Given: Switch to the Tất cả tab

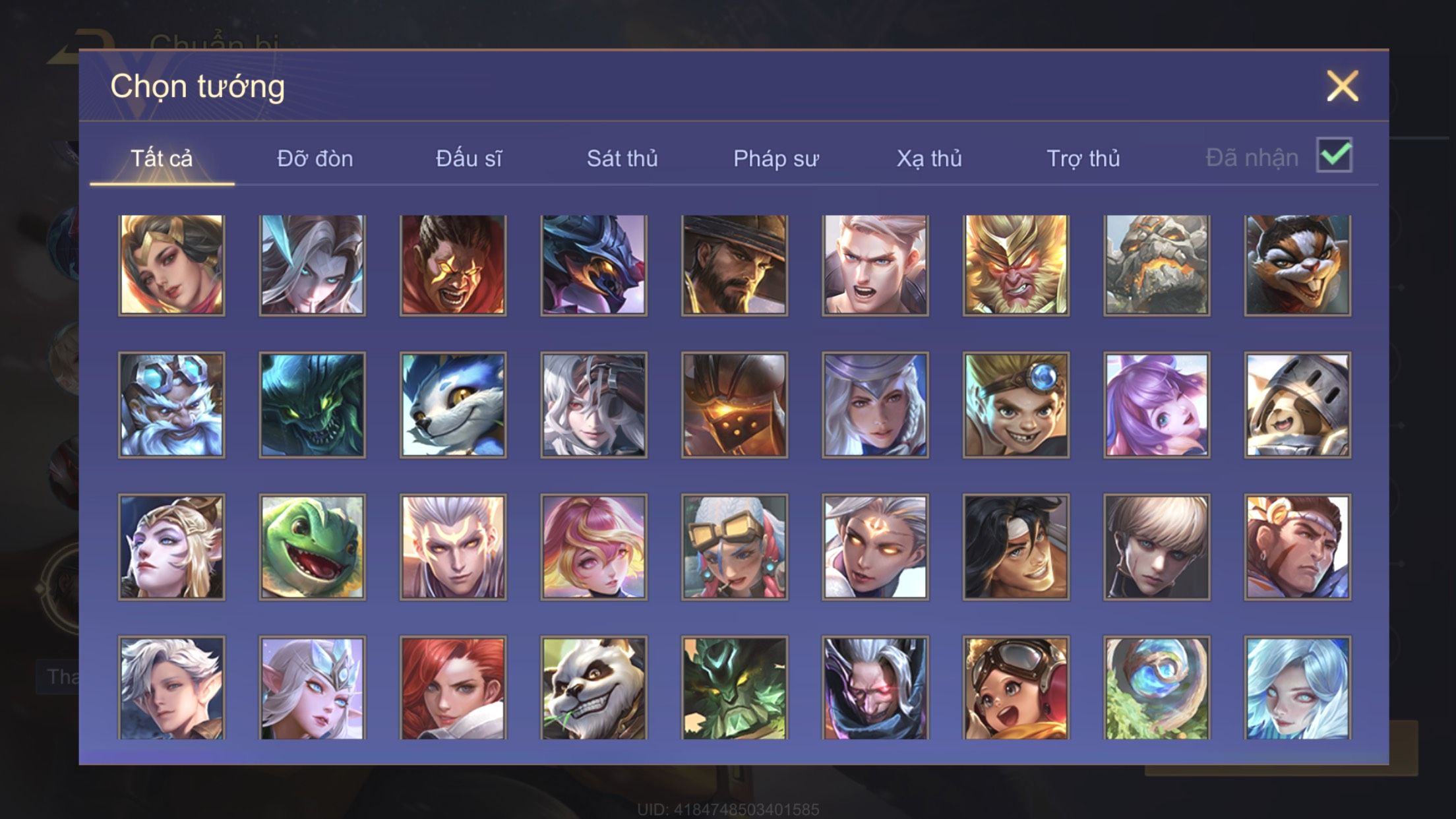Looking at the screenshot, I should pyautogui.click(x=162, y=159).
